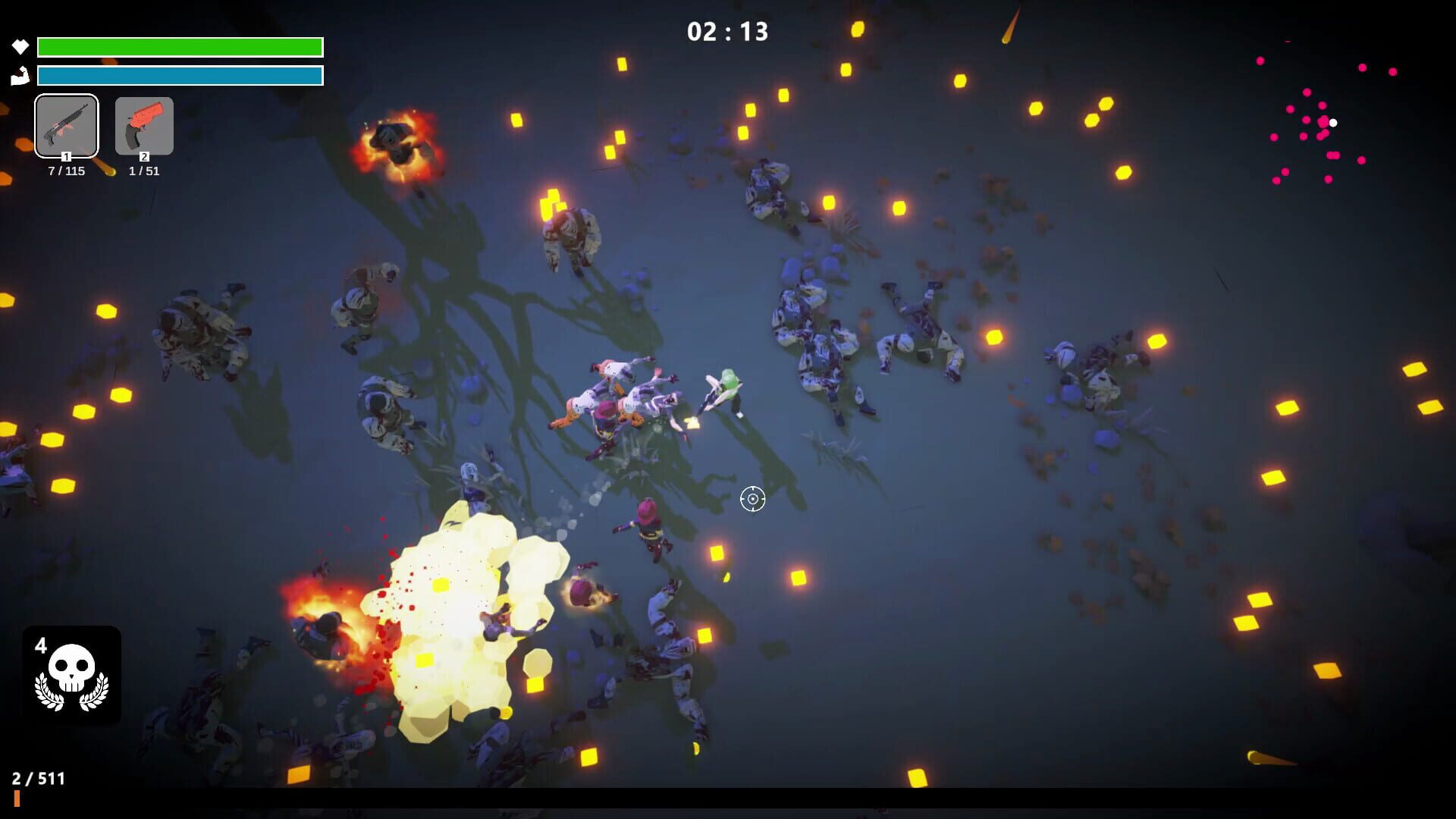Click the number 2 badge on the flare gun slot

pyautogui.click(x=143, y=156)
